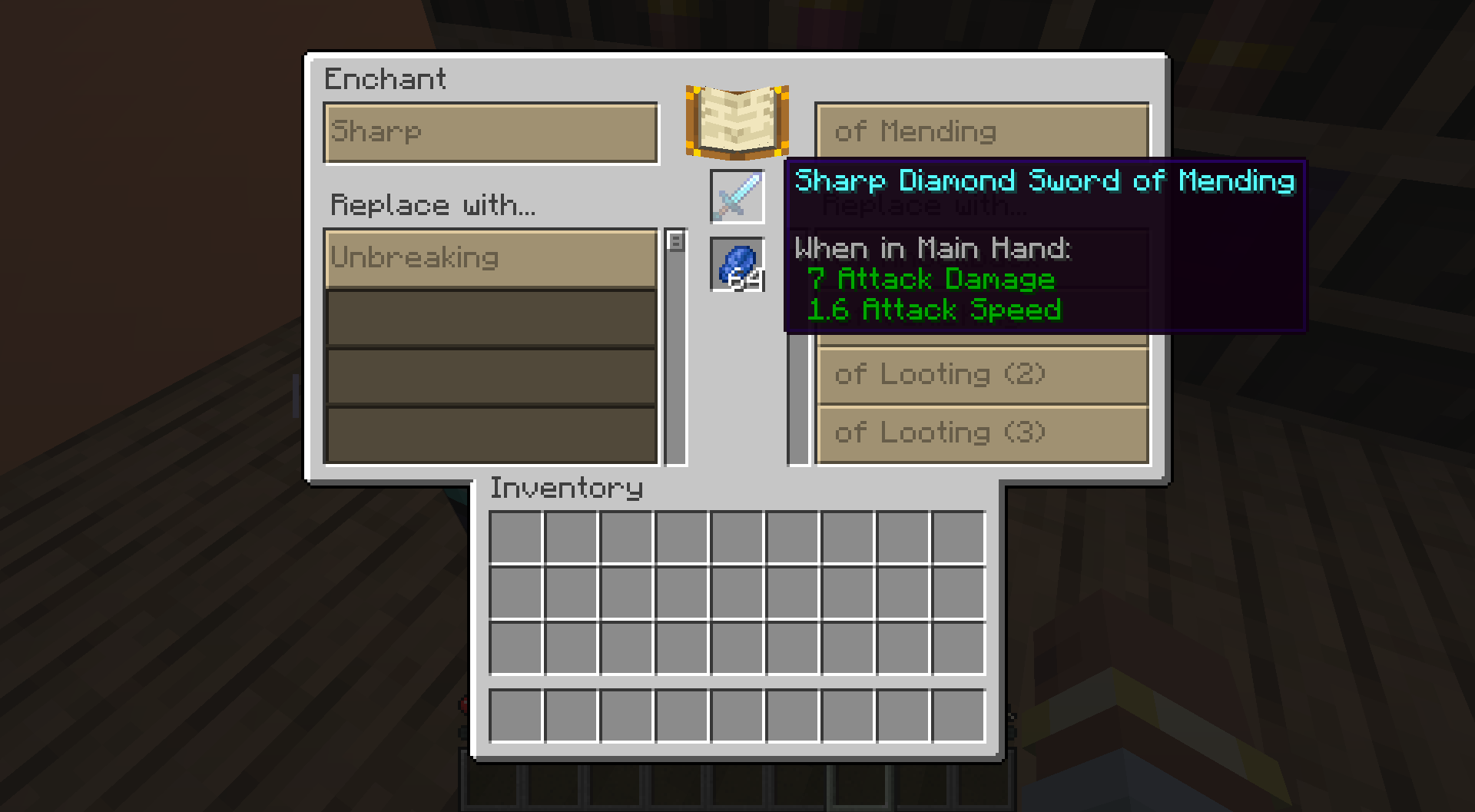Click the tooltip titled 'Sharp Diamond Sword of Mending'
The image size is (1475, 812).
coord(1045,181)
